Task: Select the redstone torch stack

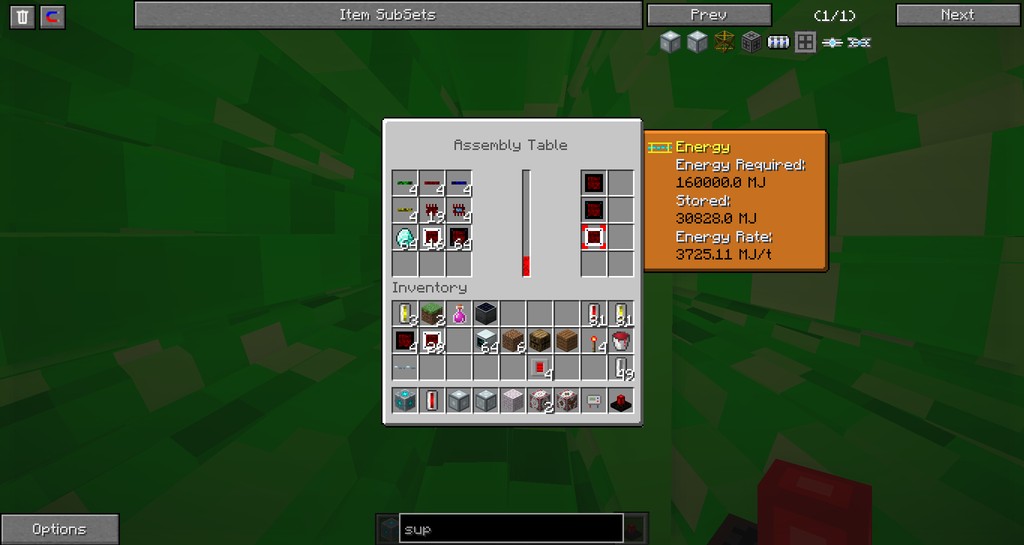Action: pos(594,341)
